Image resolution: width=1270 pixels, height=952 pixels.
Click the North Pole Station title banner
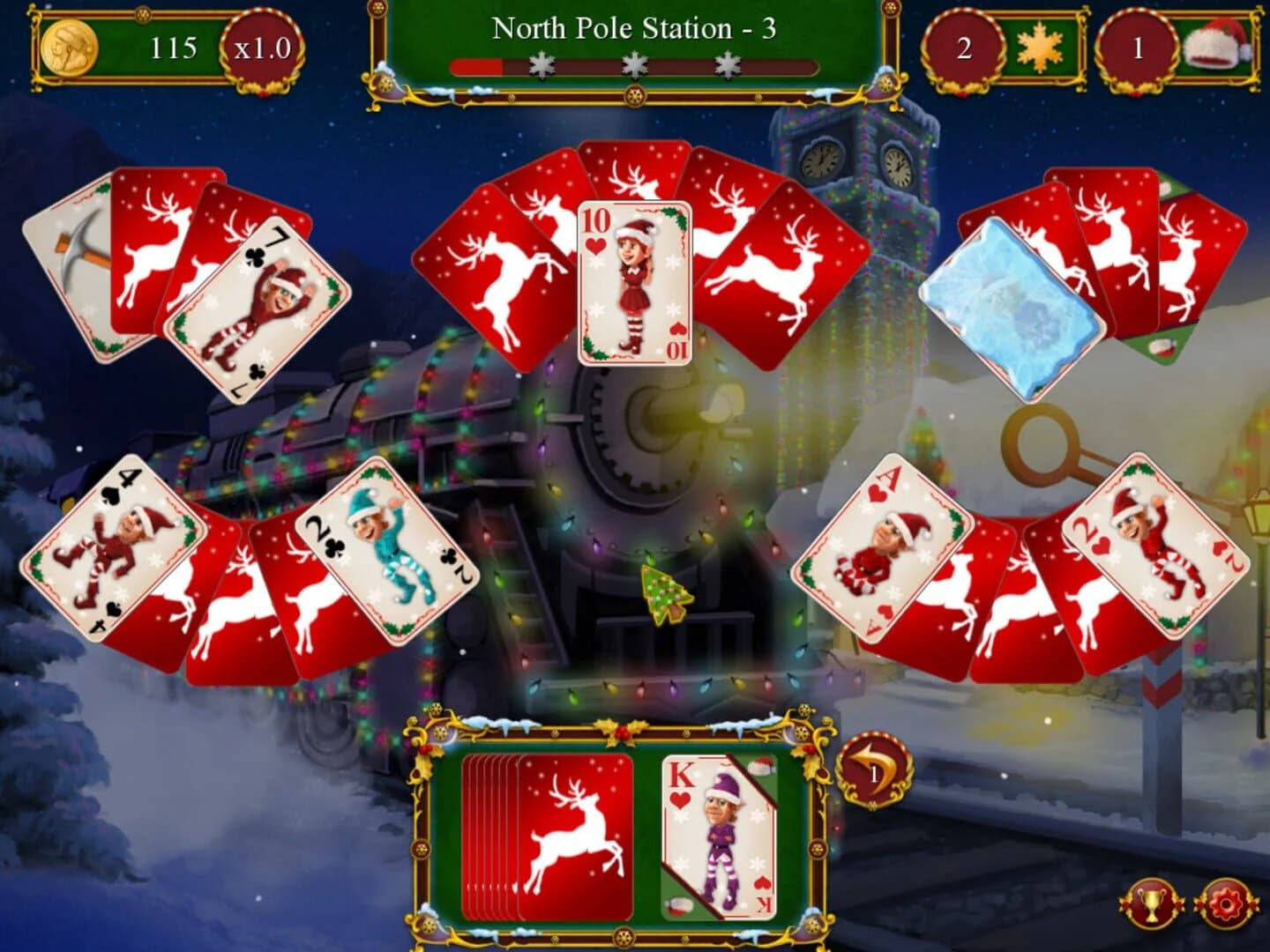(x=633, y=28)
